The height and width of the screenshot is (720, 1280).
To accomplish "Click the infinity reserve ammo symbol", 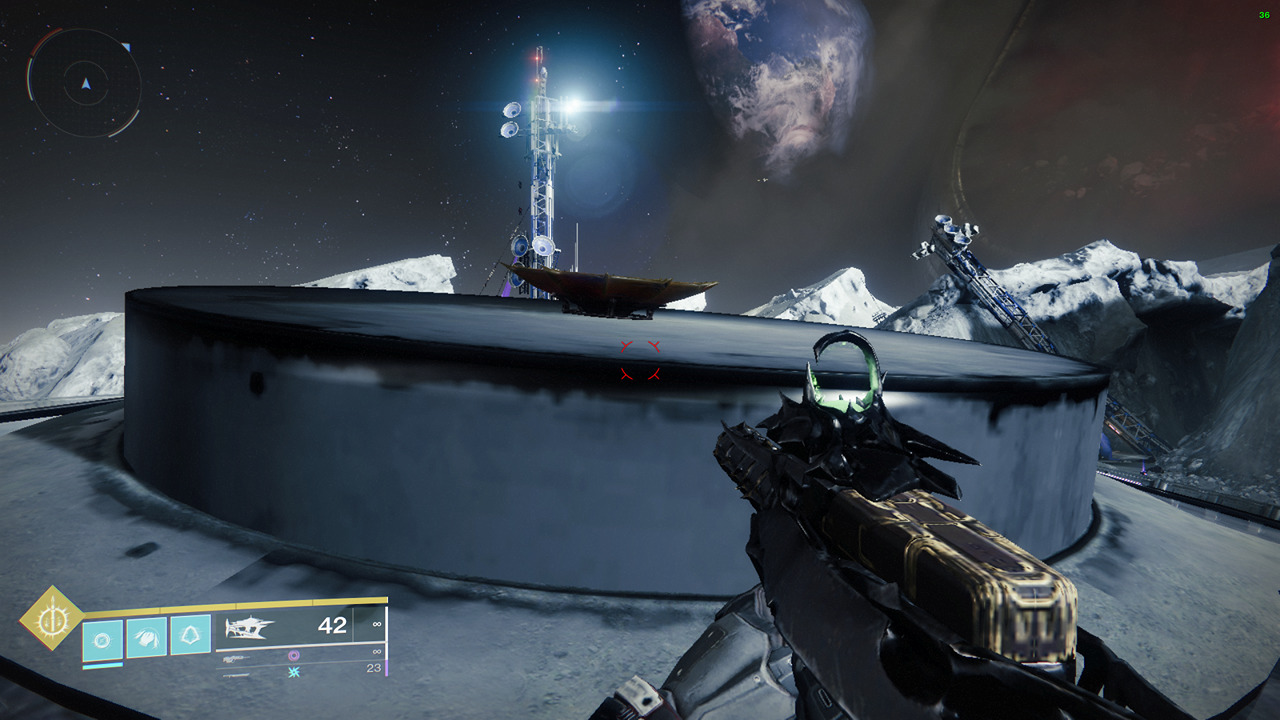I will coord(376,626).
